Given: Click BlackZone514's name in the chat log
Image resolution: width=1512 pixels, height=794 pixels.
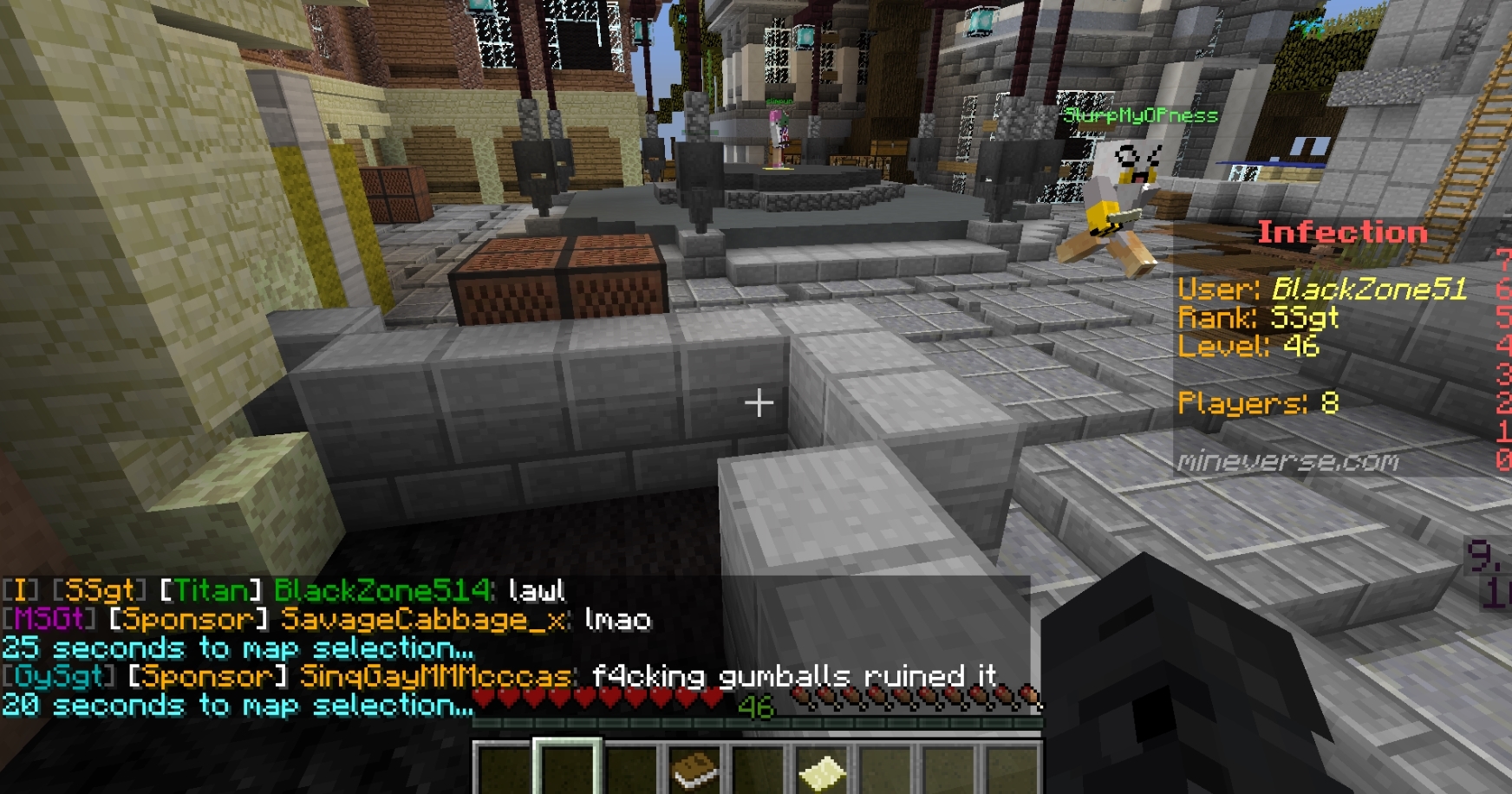Looking at the screenshot, I should [382, 590].
